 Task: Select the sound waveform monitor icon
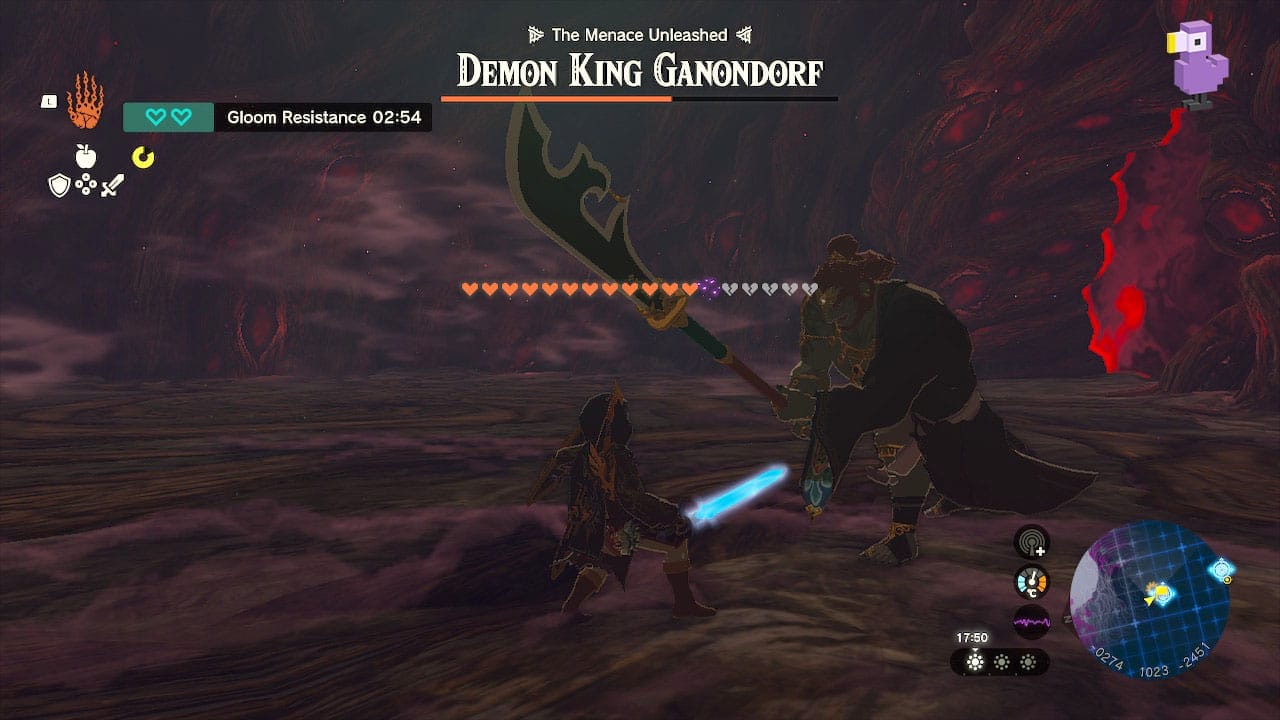click(1033, 621)
